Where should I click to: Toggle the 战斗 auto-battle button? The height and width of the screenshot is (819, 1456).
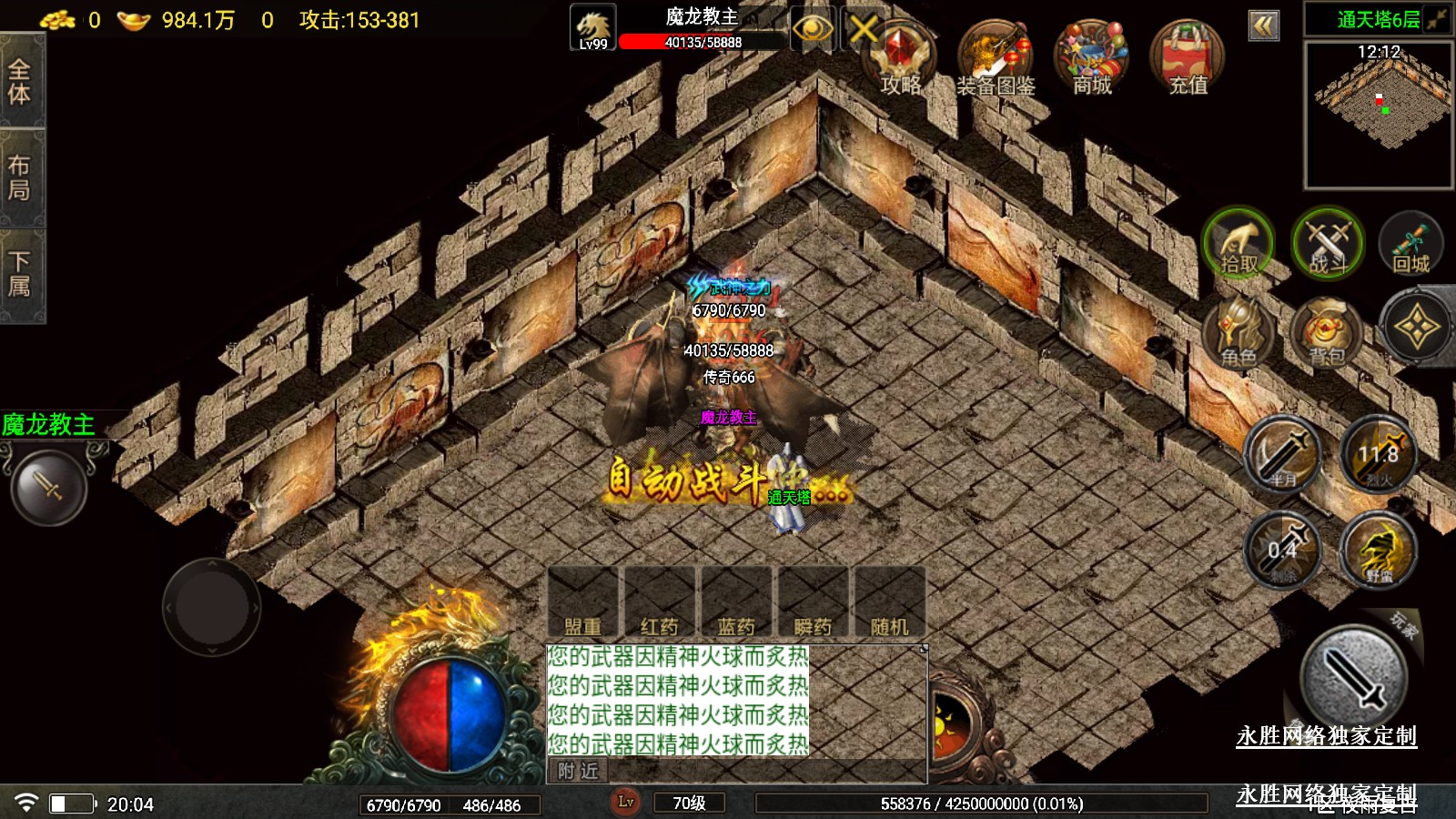tap(1328, 244)
